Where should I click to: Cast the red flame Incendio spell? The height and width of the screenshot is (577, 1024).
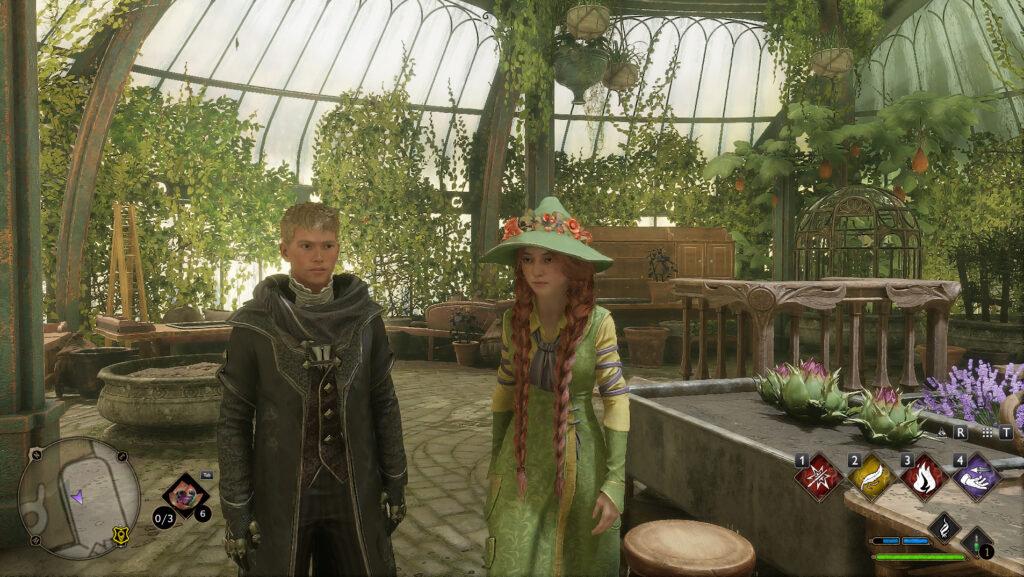[x=924, y=477]
